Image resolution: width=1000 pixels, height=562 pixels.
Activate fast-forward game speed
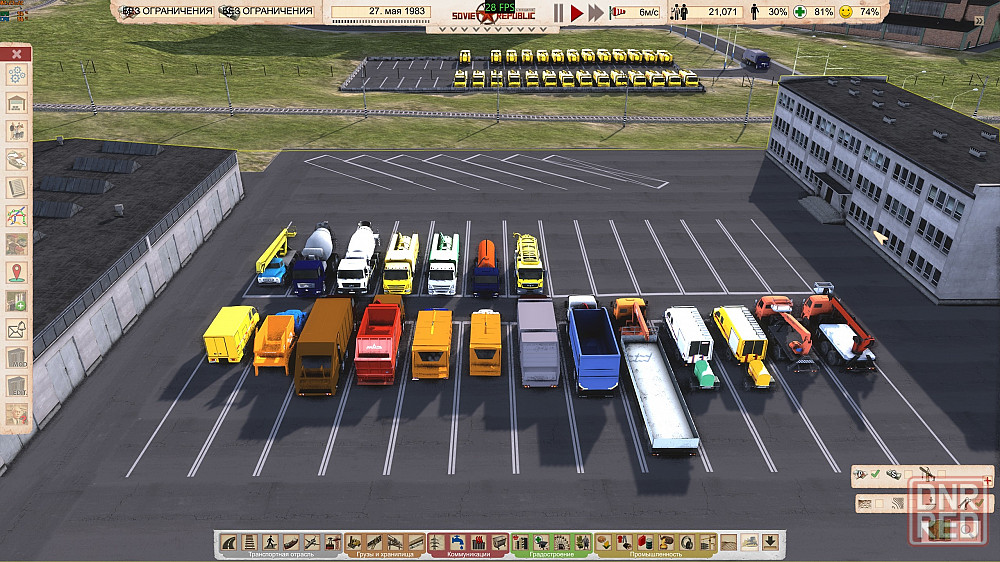[x=596, y=12]
